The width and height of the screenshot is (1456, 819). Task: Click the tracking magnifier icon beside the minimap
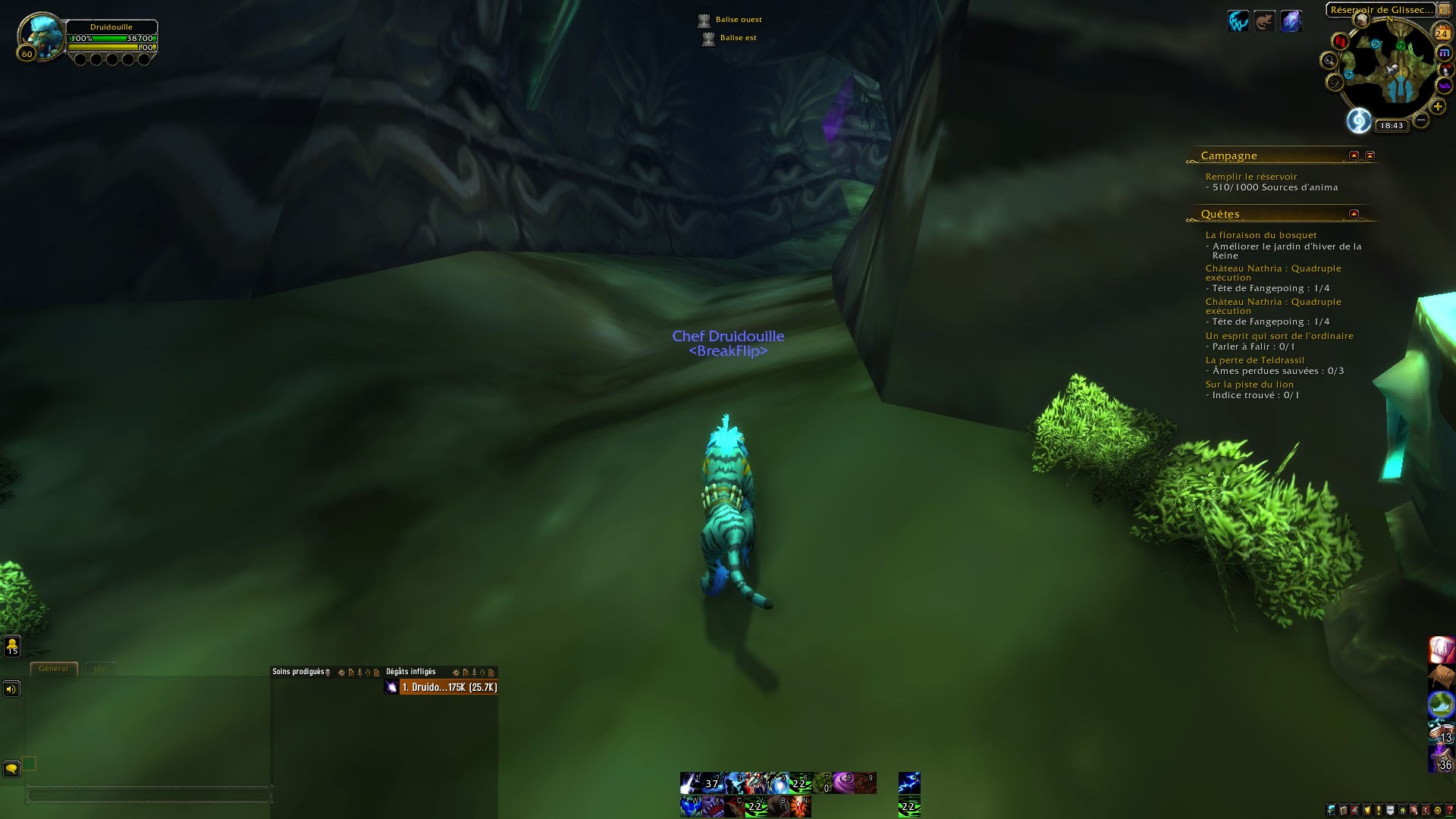(x=1329, y=61)
